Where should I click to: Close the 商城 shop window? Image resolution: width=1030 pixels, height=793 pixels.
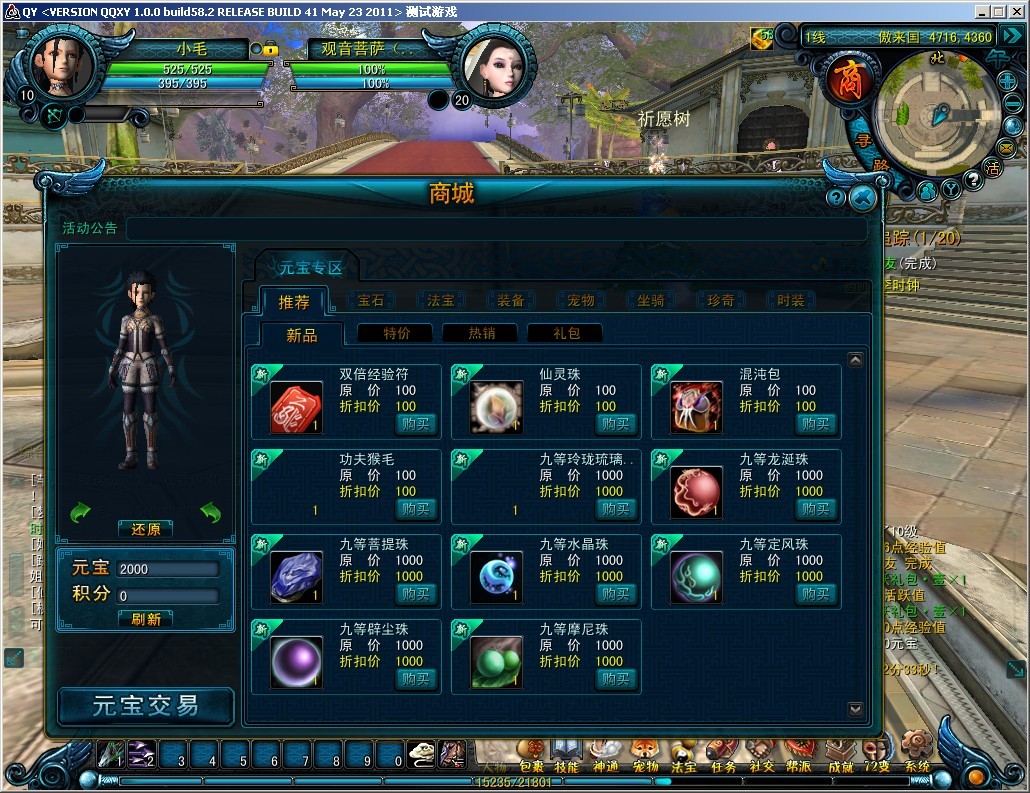(x=862, y=198)
